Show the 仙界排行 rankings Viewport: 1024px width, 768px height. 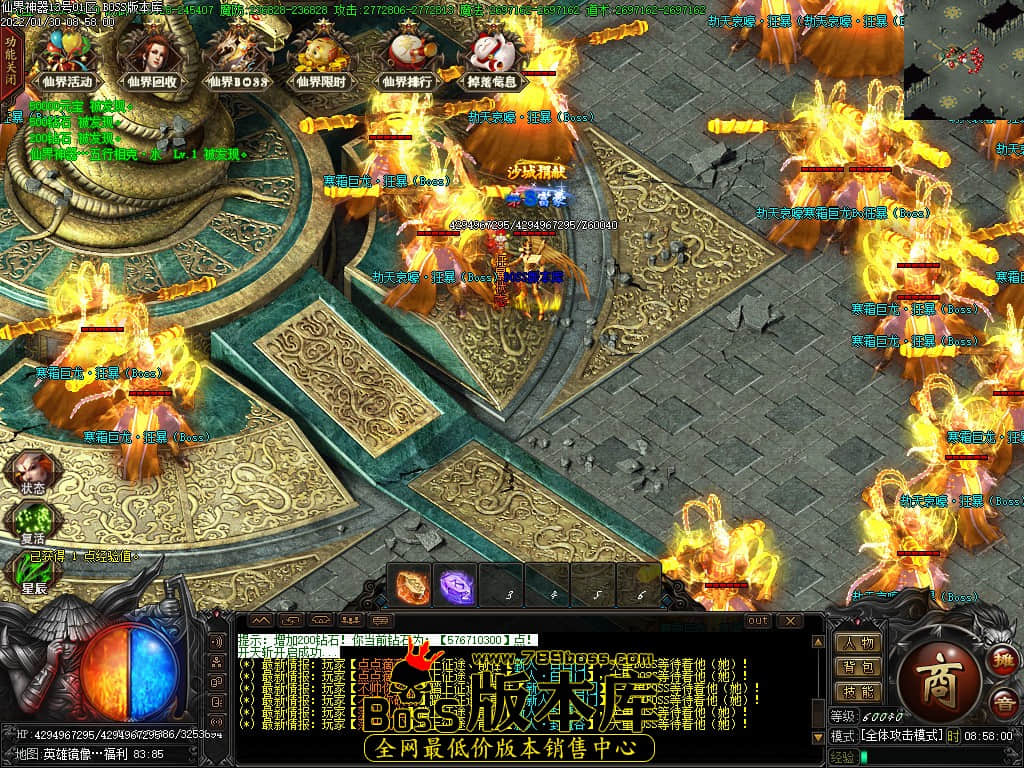pos(407,58)
